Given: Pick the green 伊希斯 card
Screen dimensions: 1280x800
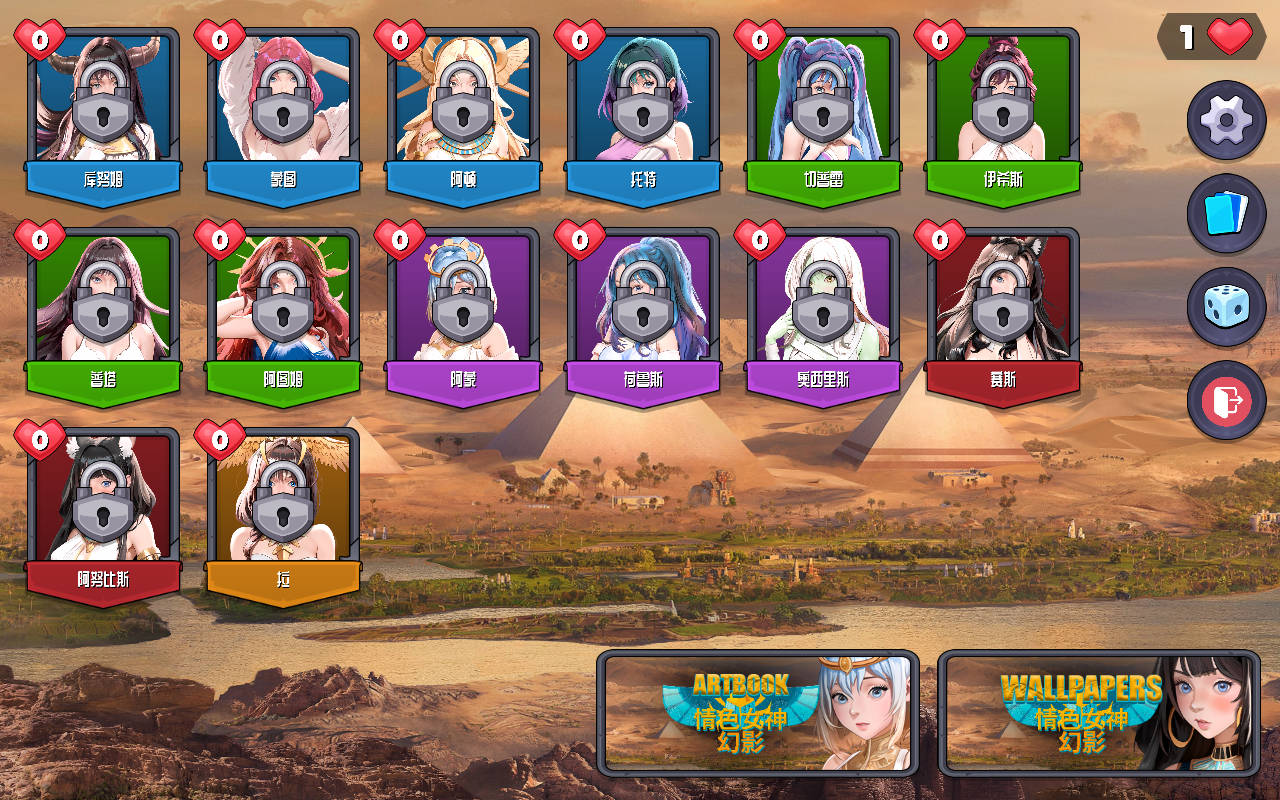Looking at the screenshot, I should tap(1003, 110).
